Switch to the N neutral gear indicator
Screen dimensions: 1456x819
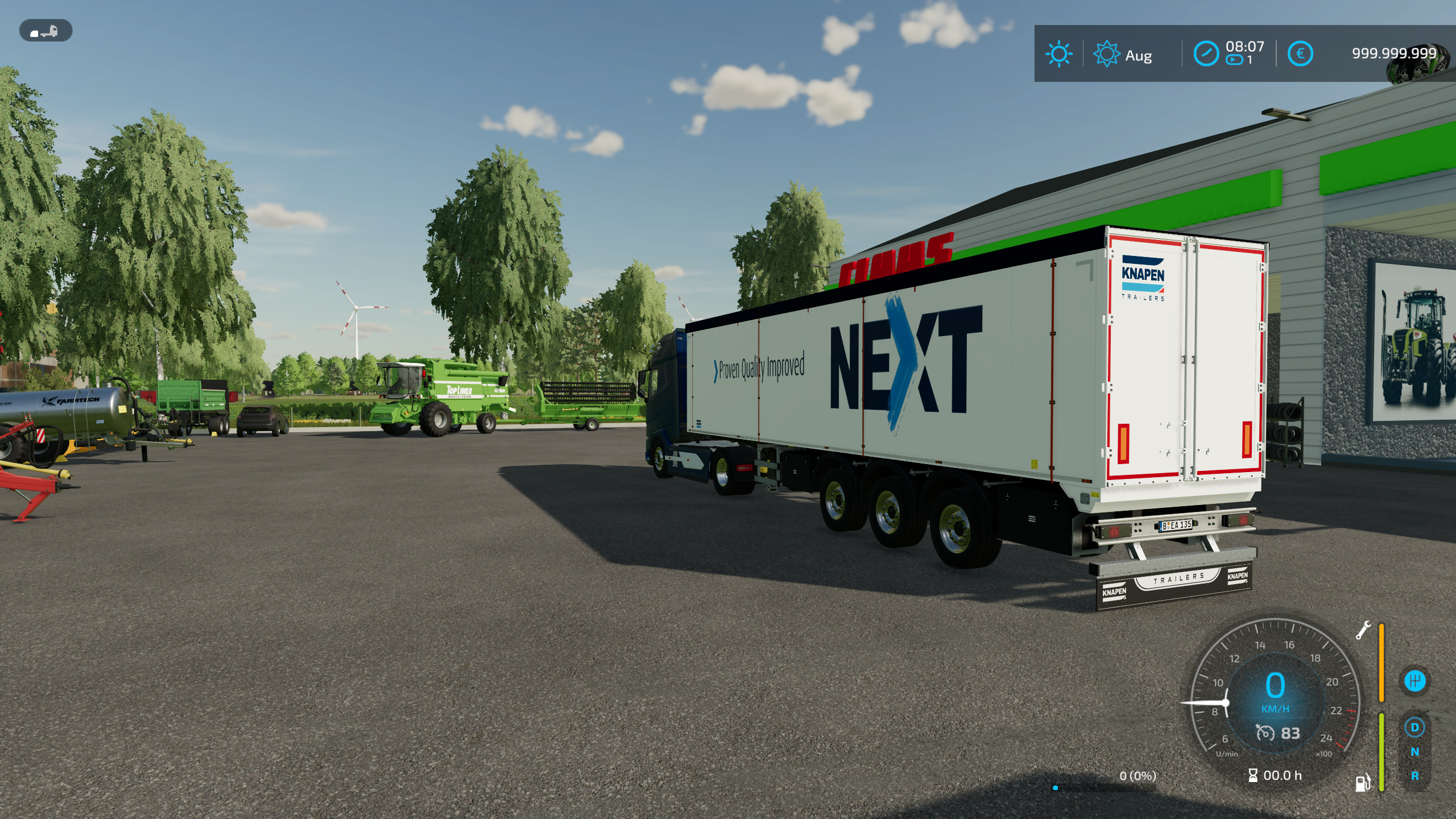pos(1414,752)
